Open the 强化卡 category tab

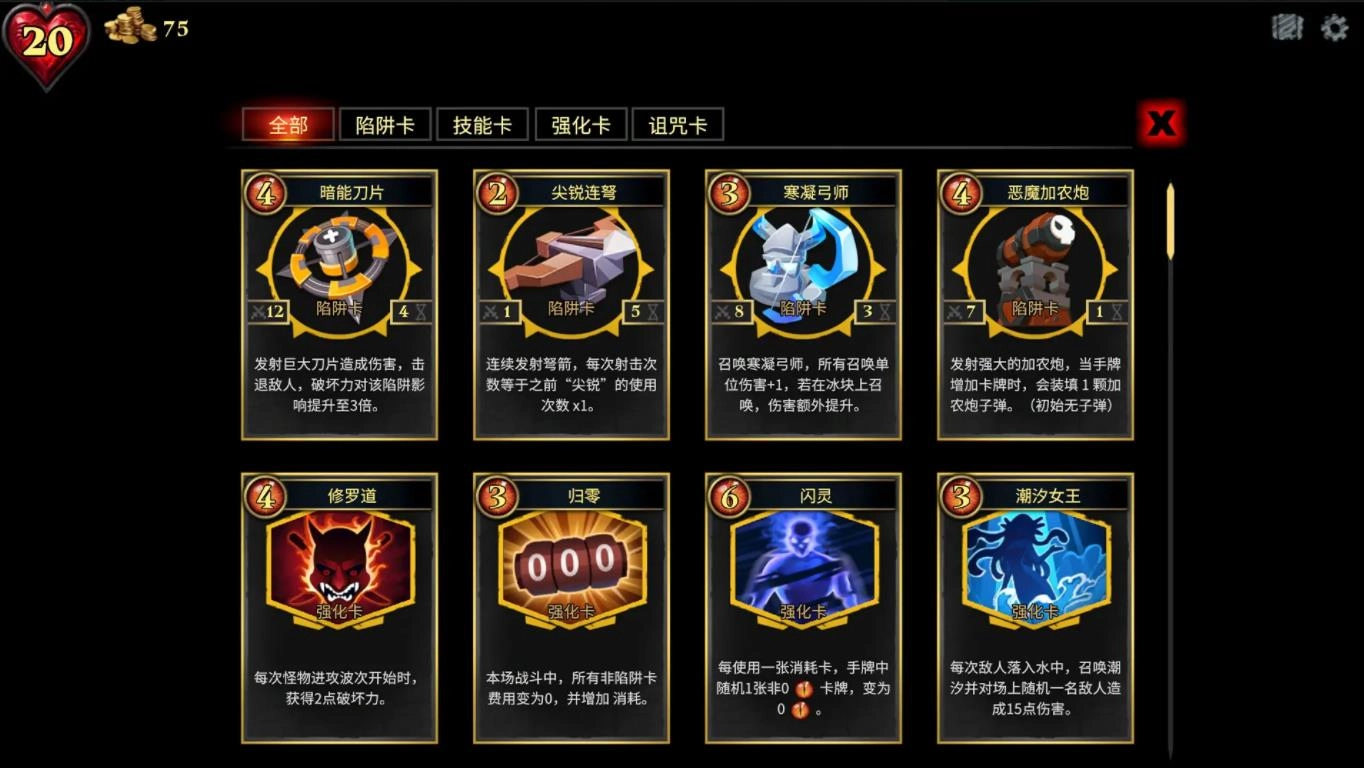click(580, 124)
